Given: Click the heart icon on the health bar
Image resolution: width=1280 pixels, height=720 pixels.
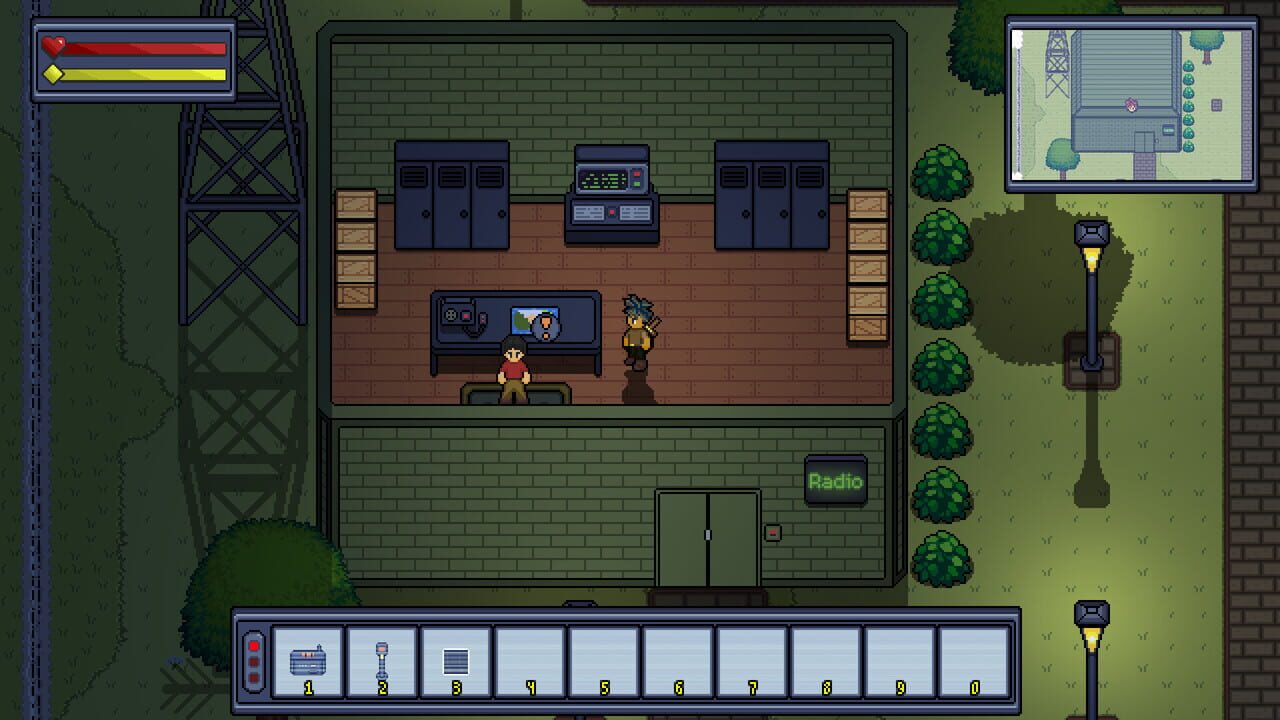Looking at the screenshot, I should click(x=50, y=45).
